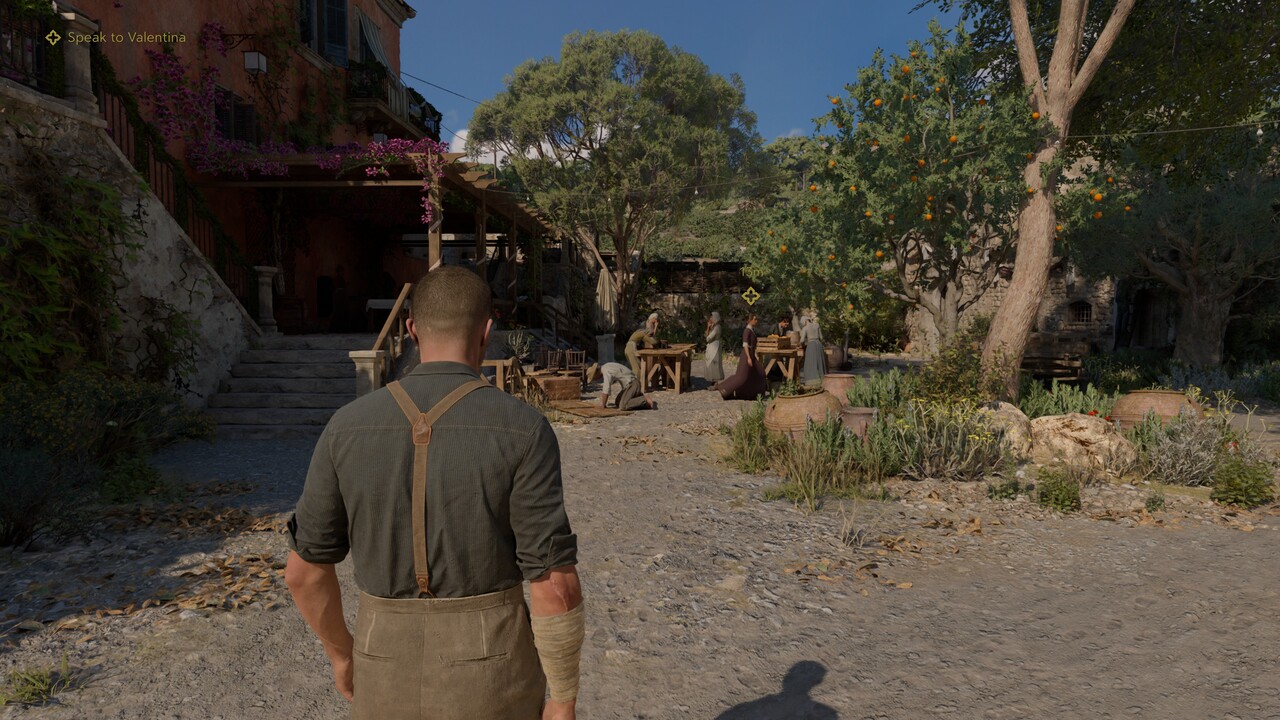This screenshot has width=1280, height=720.
Task: Select the "Speak to Valentina" objective tracker
Action: (x=116, y=37)
